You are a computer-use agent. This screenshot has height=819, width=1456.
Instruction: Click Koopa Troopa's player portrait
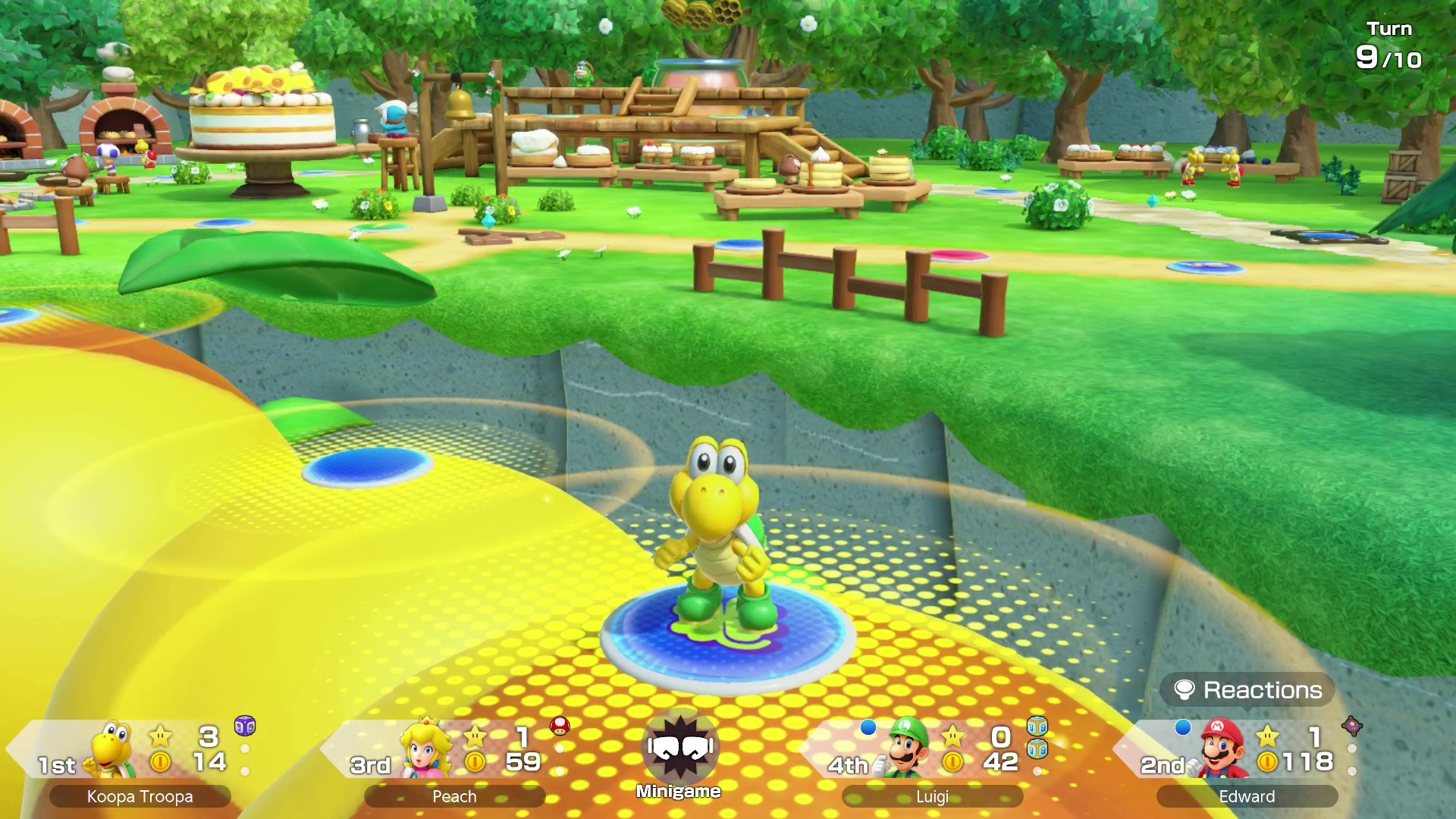point(114,749)
